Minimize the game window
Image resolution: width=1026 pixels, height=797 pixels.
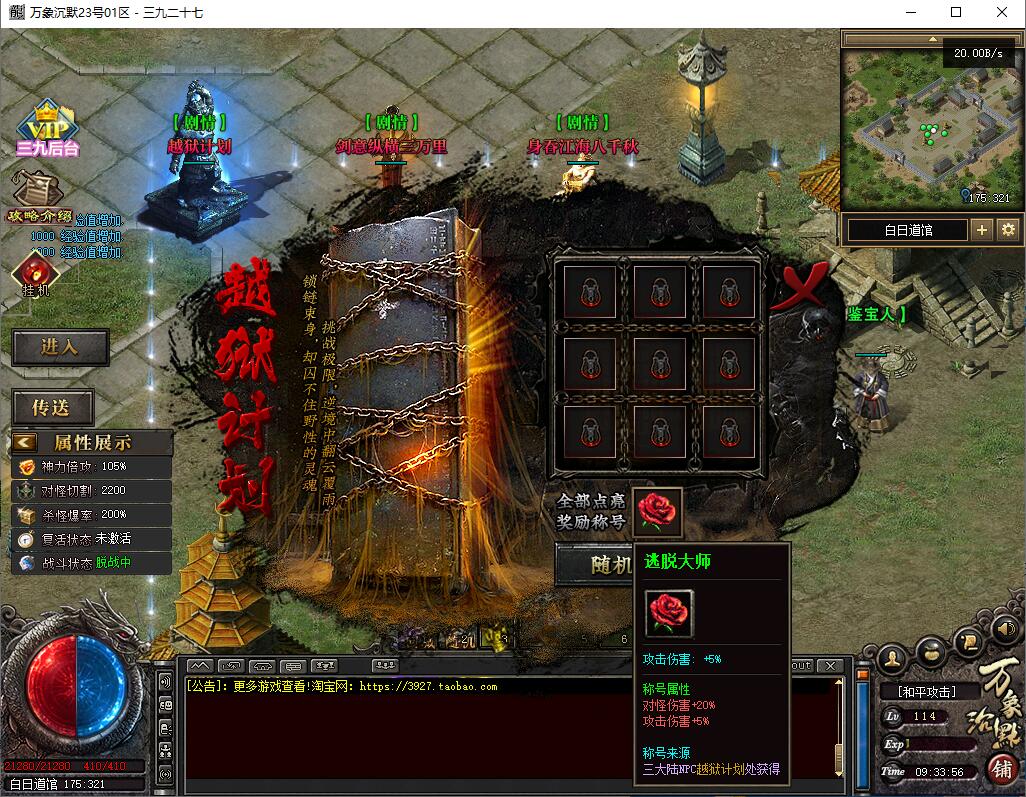(909, 13)
